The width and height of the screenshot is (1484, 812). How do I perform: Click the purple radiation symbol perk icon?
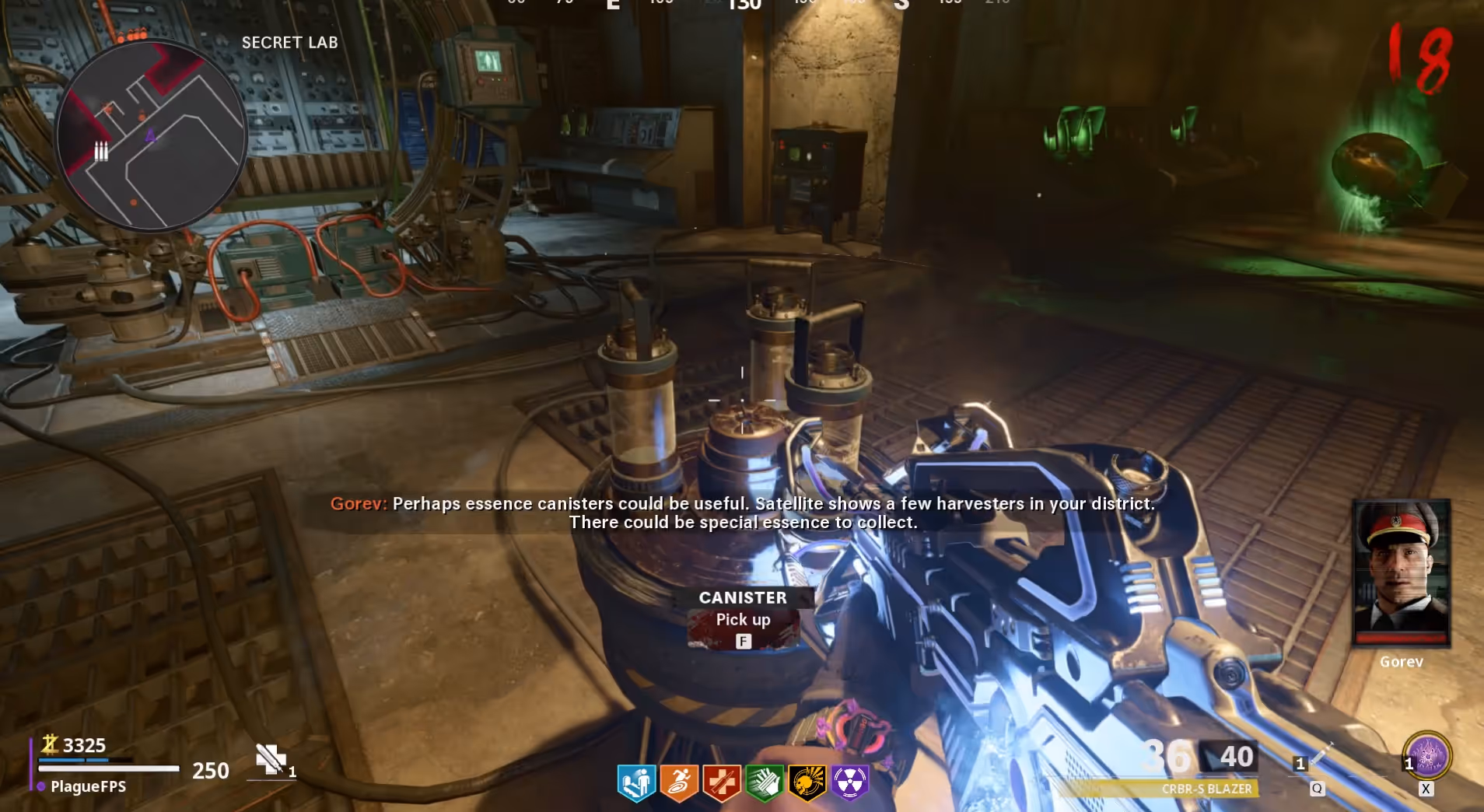(x=849, y=782)
